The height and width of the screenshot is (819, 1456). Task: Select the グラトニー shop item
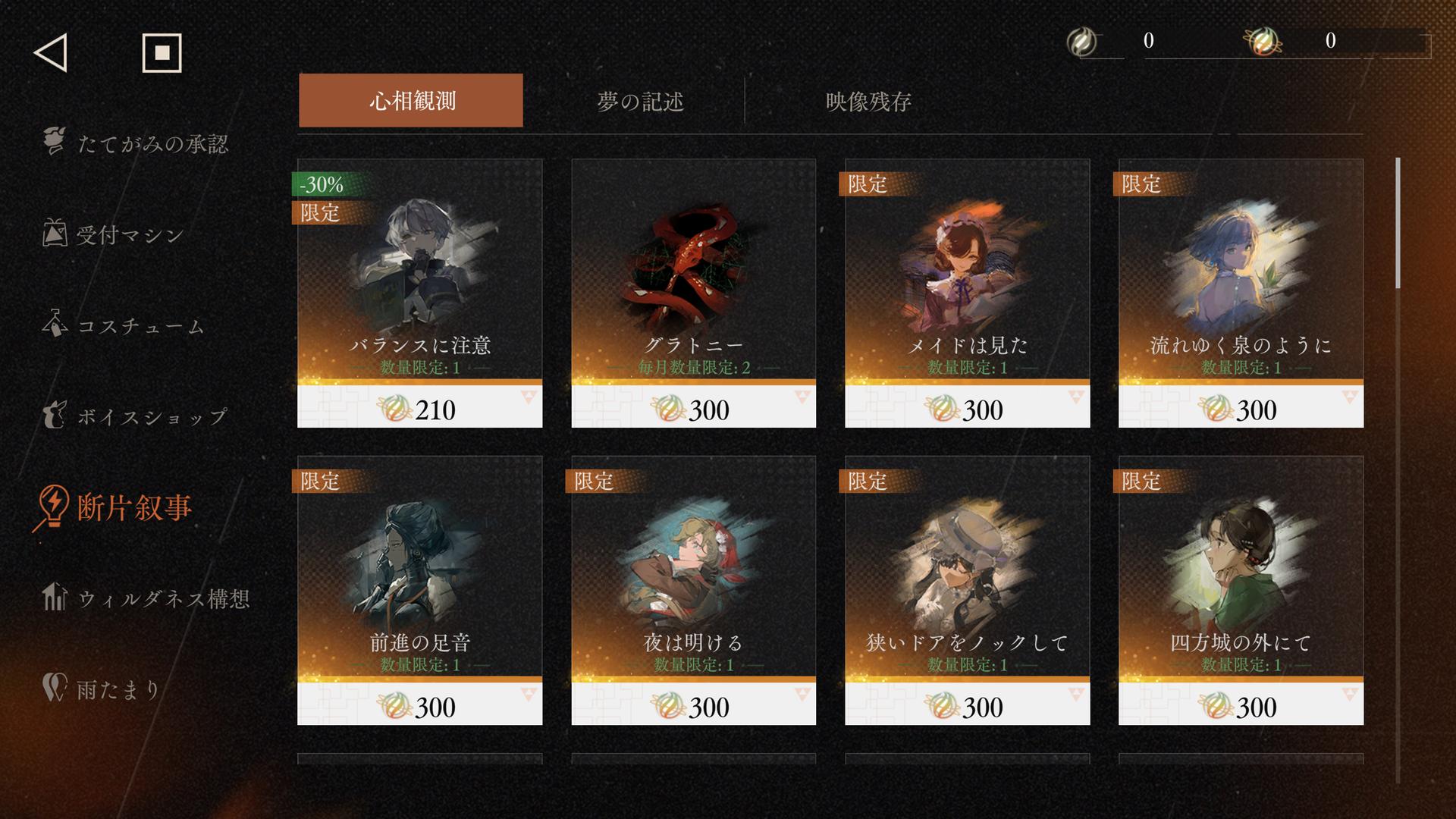tap(693, 293)
